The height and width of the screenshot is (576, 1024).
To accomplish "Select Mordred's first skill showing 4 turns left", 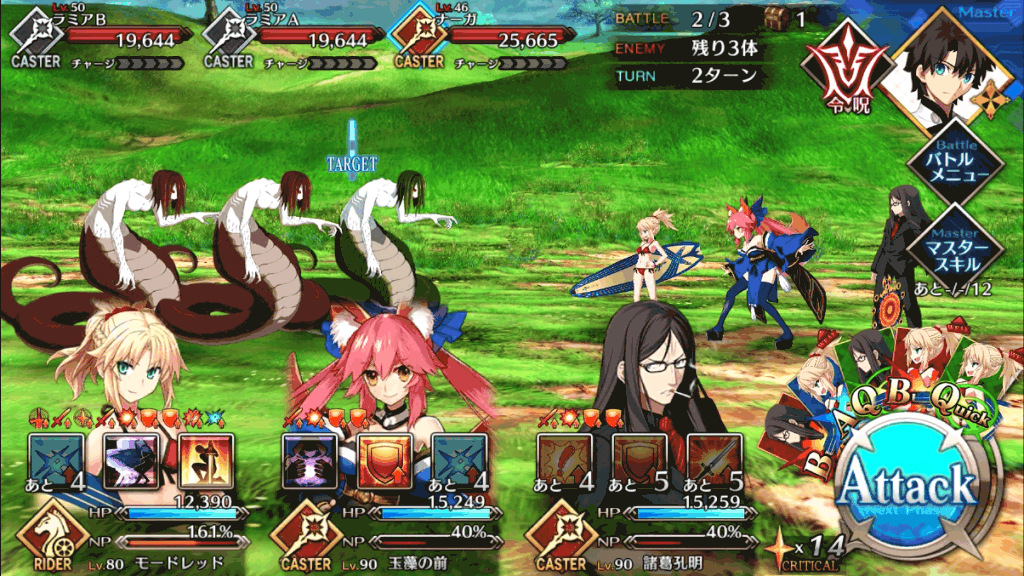I will point(56,461).
